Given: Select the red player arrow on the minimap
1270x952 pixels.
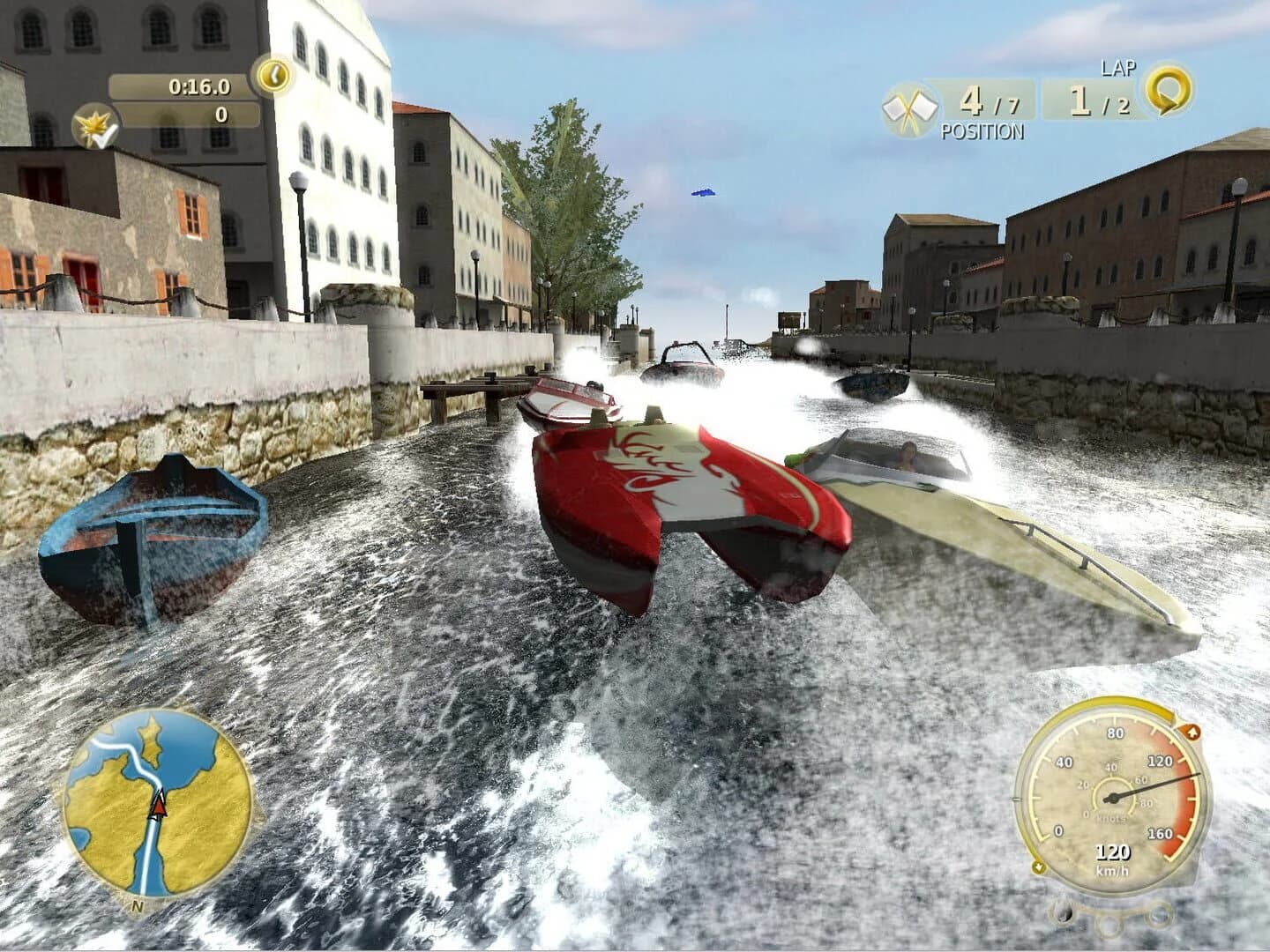Looking at the screenshot, I should click(161, 806).
